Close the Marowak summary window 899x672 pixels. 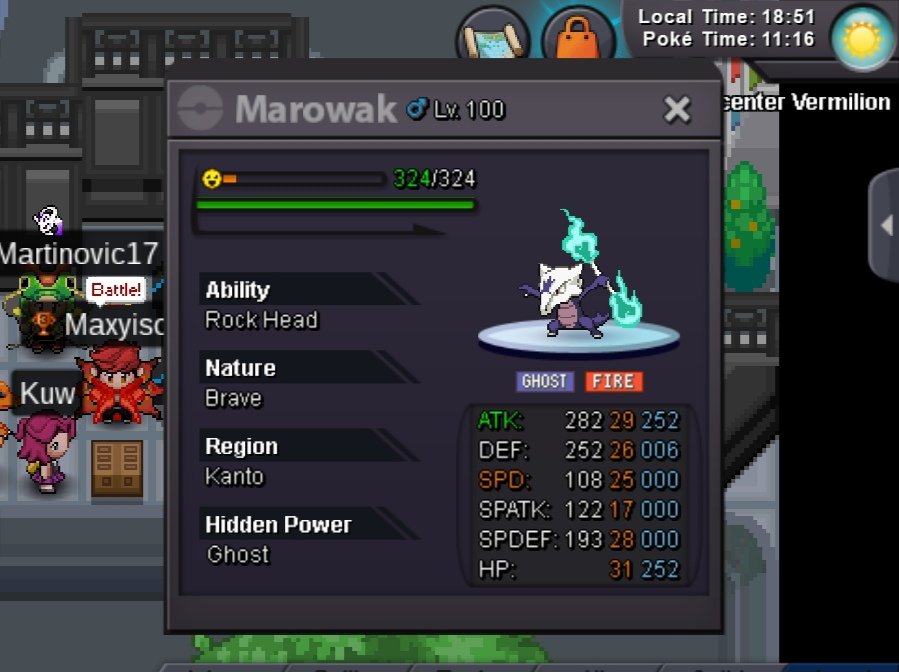(677, 109)
